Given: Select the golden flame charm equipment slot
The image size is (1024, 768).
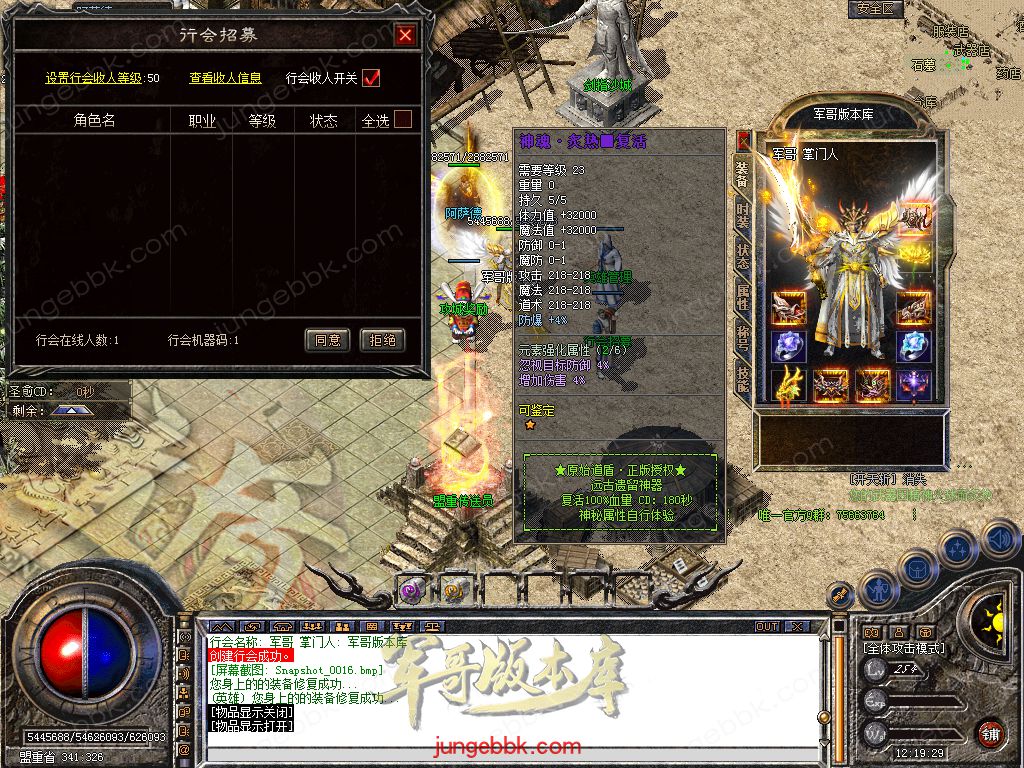Looking at the screenshot, I should point(788,384).
